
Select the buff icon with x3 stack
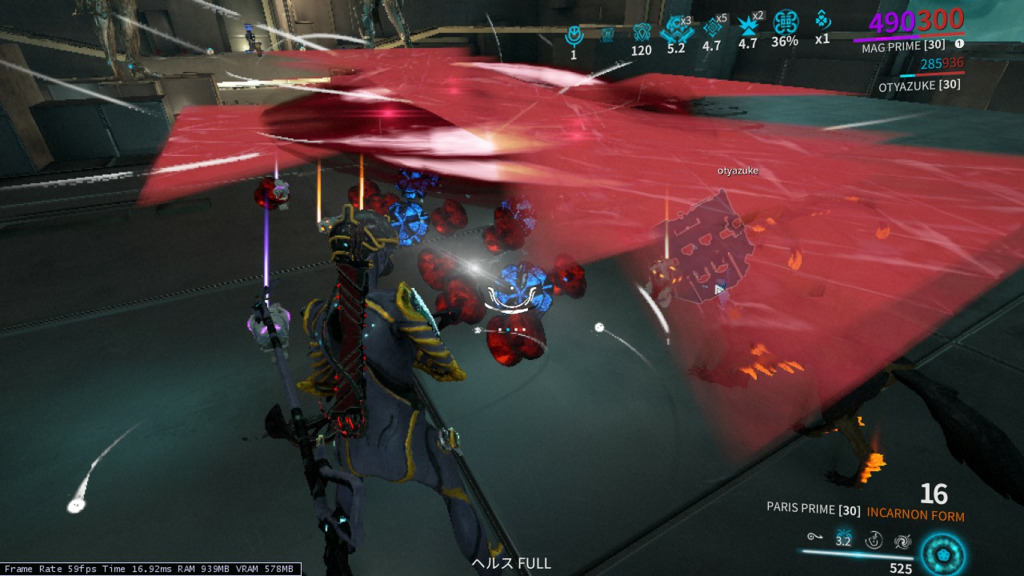(676, 28)
